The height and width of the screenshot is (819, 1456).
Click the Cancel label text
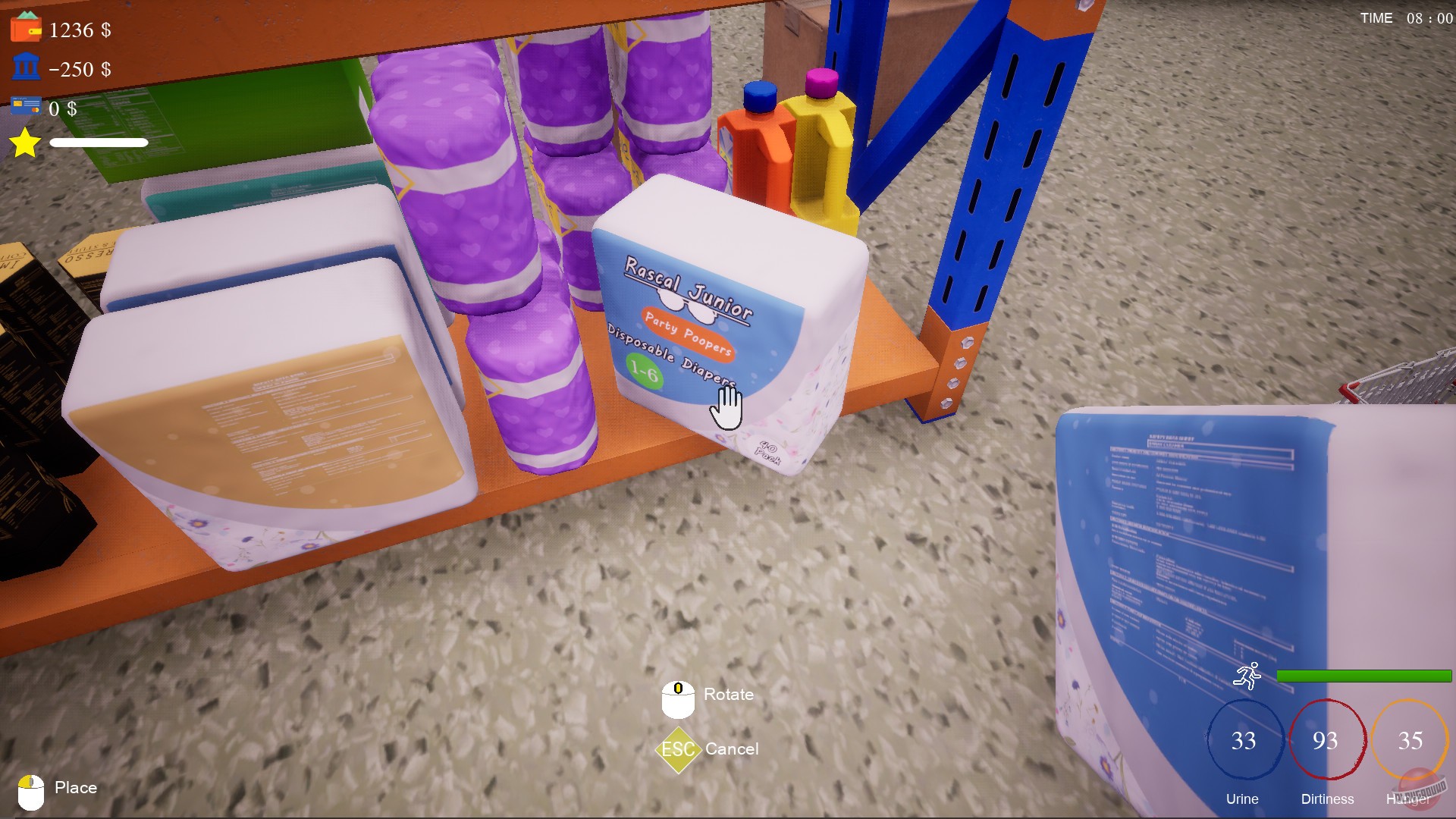(733, 749)
